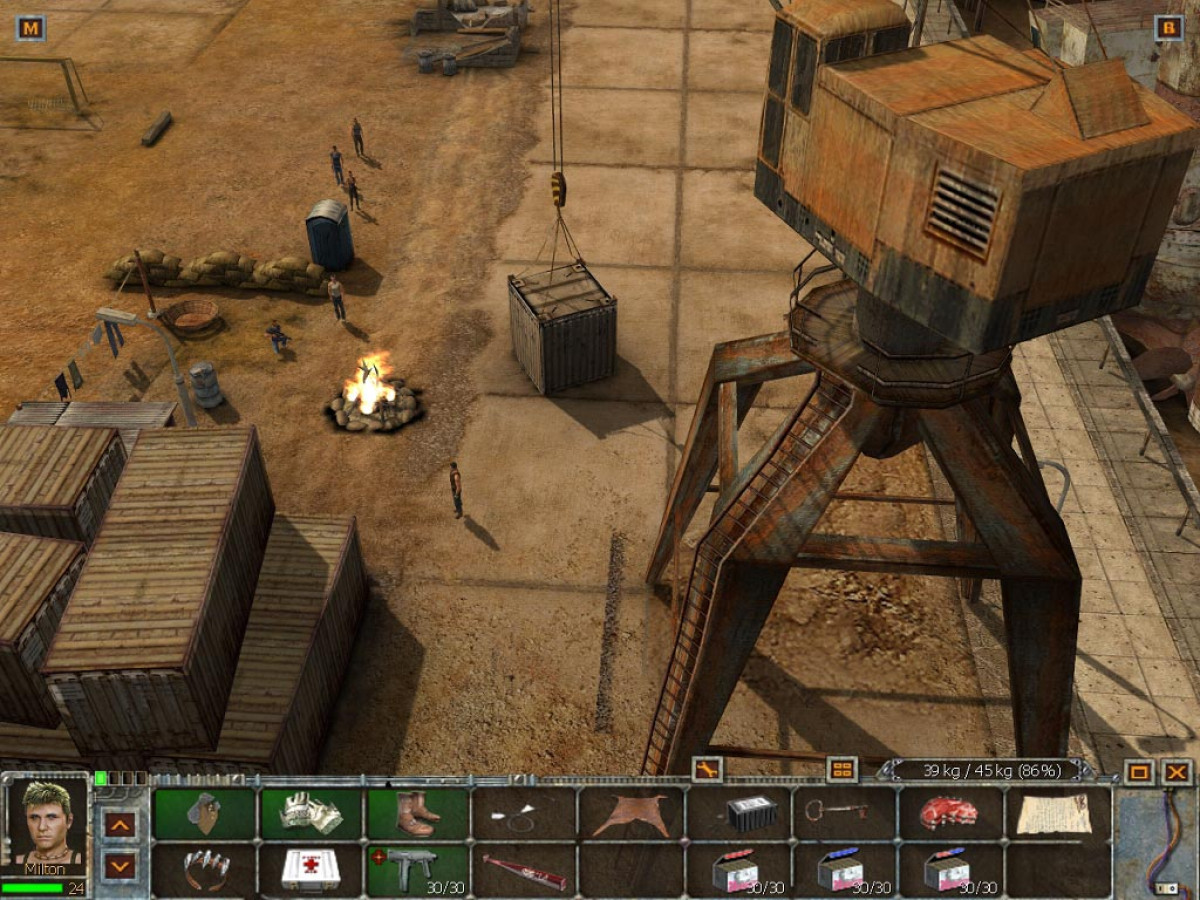Choose the animal hide item

[630, 813]
